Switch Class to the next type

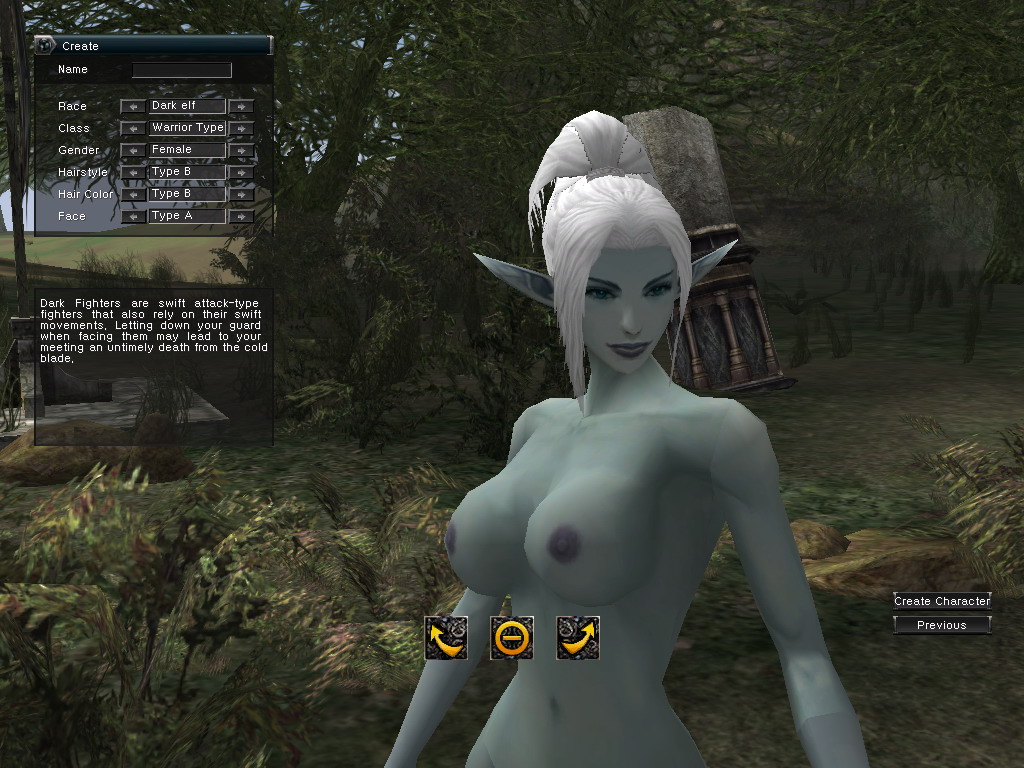click(x=241, y=128)
